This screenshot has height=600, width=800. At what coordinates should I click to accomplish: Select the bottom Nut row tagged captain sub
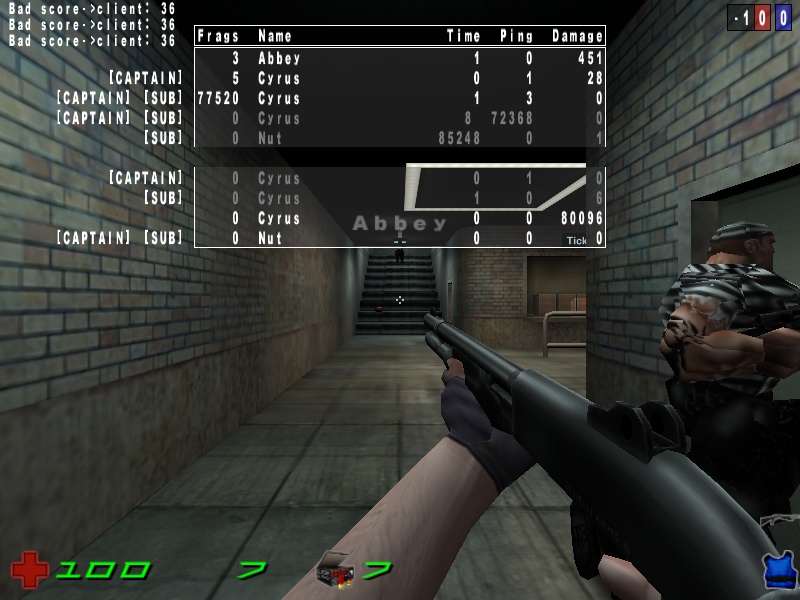(400, 238)
